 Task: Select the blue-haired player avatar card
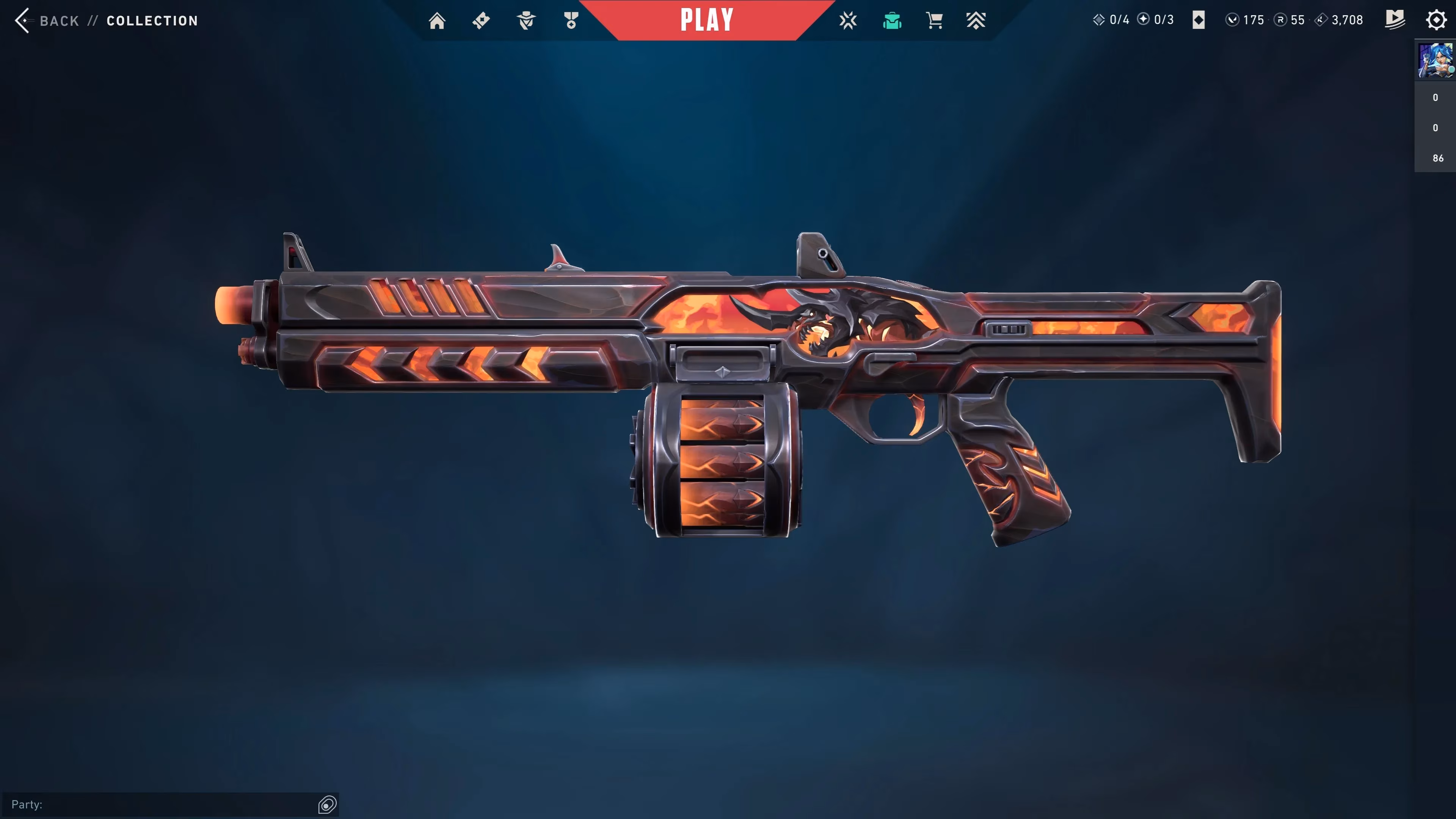click(x=1435, y=61)
